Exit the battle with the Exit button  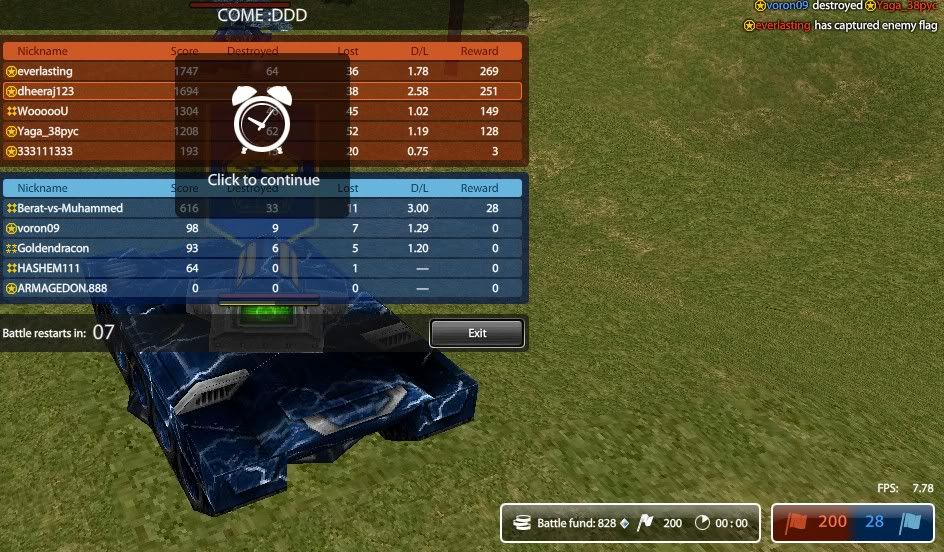tap(477, 333)
